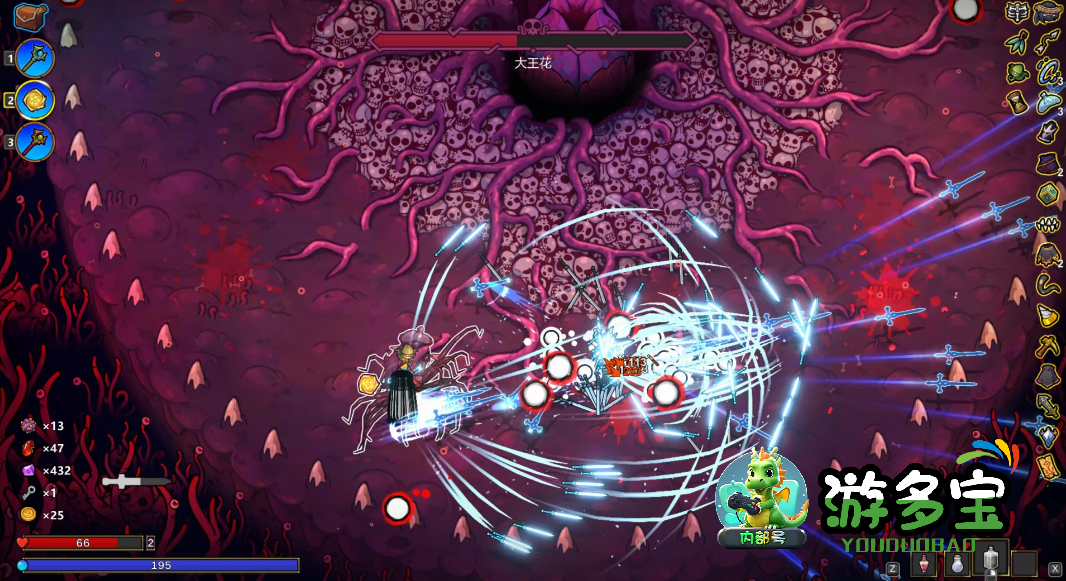The height and width of the screenshot is (581, 1066).
Task: Inspect the blue swirl ring relic
Action: tap(1047, 72)
